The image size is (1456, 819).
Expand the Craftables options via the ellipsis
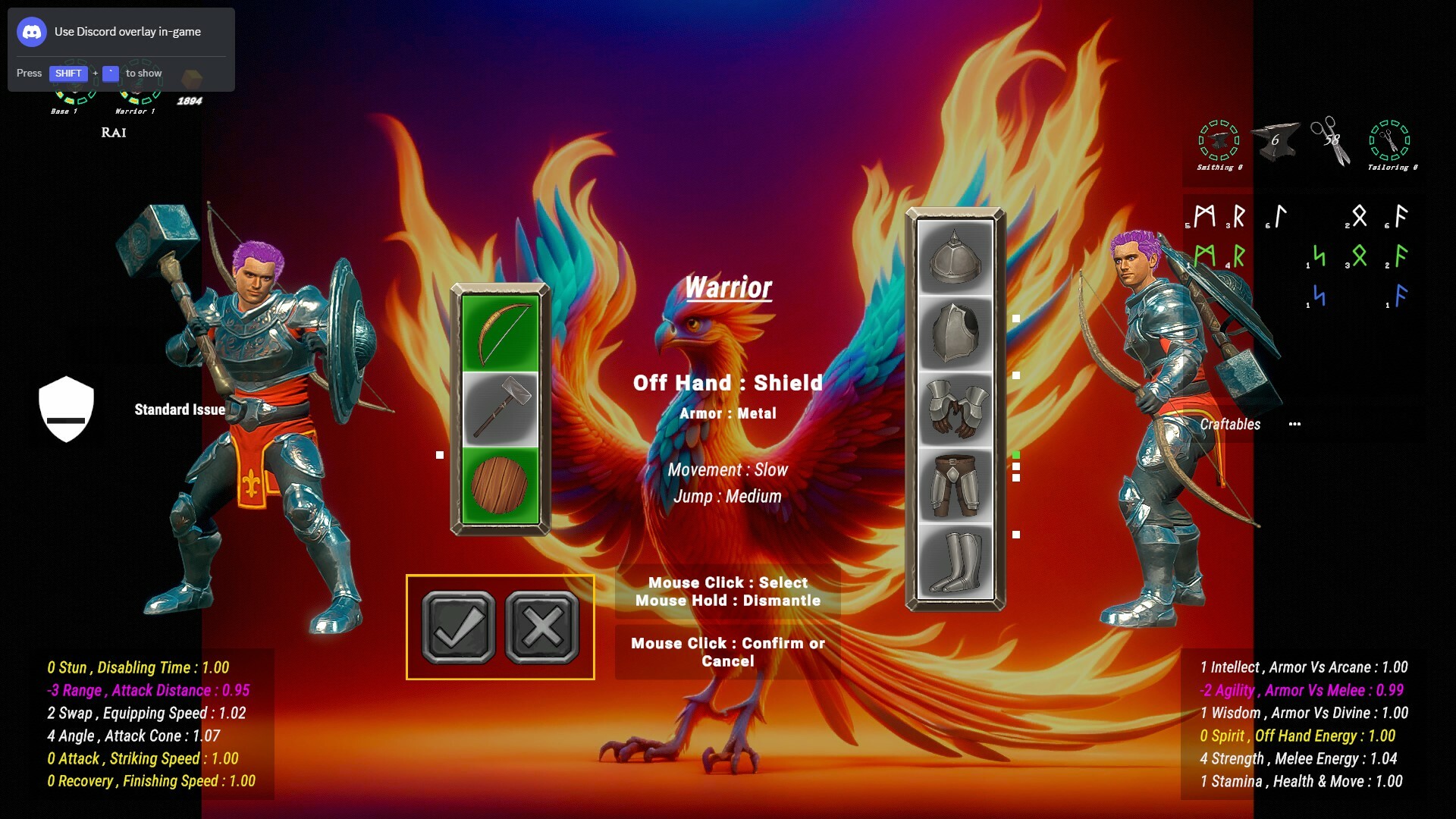point(1296,425)
